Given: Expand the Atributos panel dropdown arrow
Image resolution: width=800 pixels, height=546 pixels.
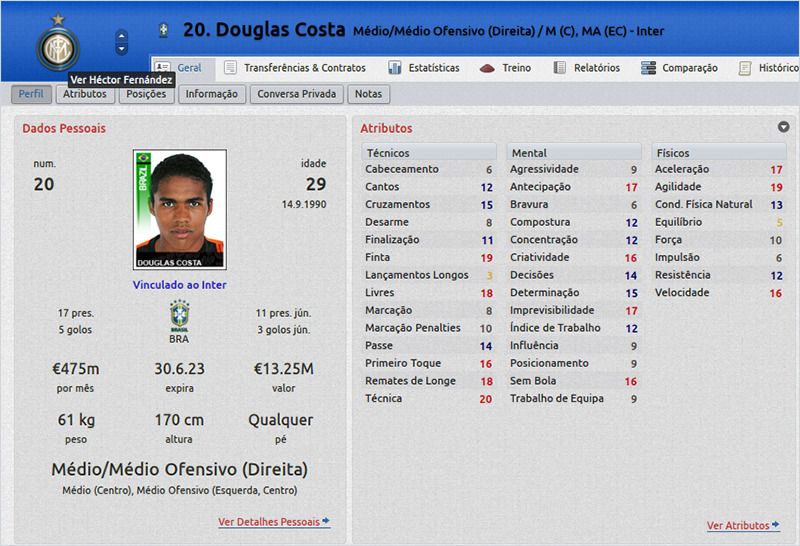Looking at the screenshot, I should (783, 127).
